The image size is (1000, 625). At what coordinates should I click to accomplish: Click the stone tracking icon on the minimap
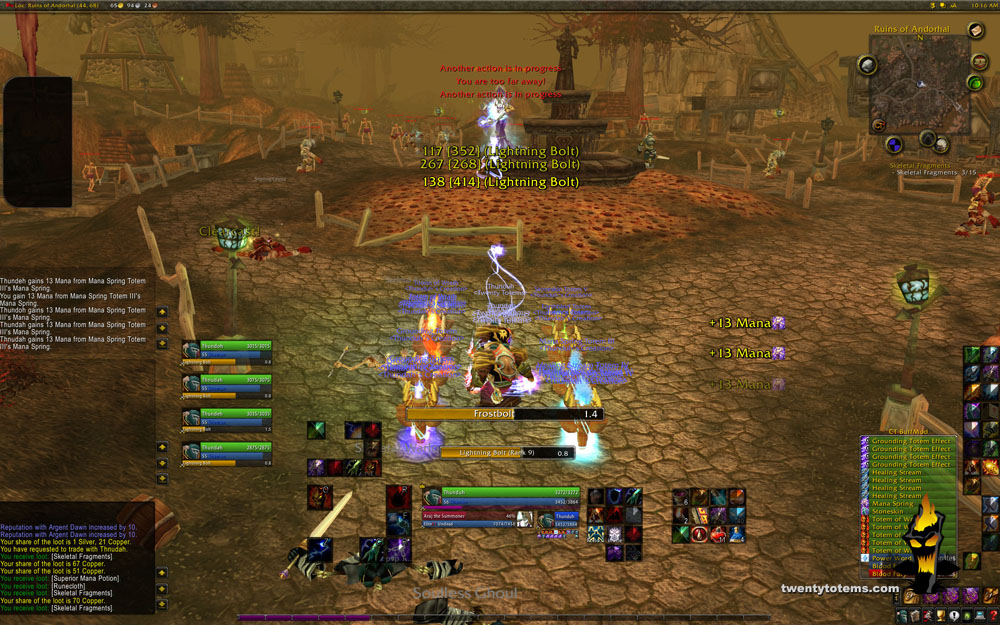click(x=867, y=65)
